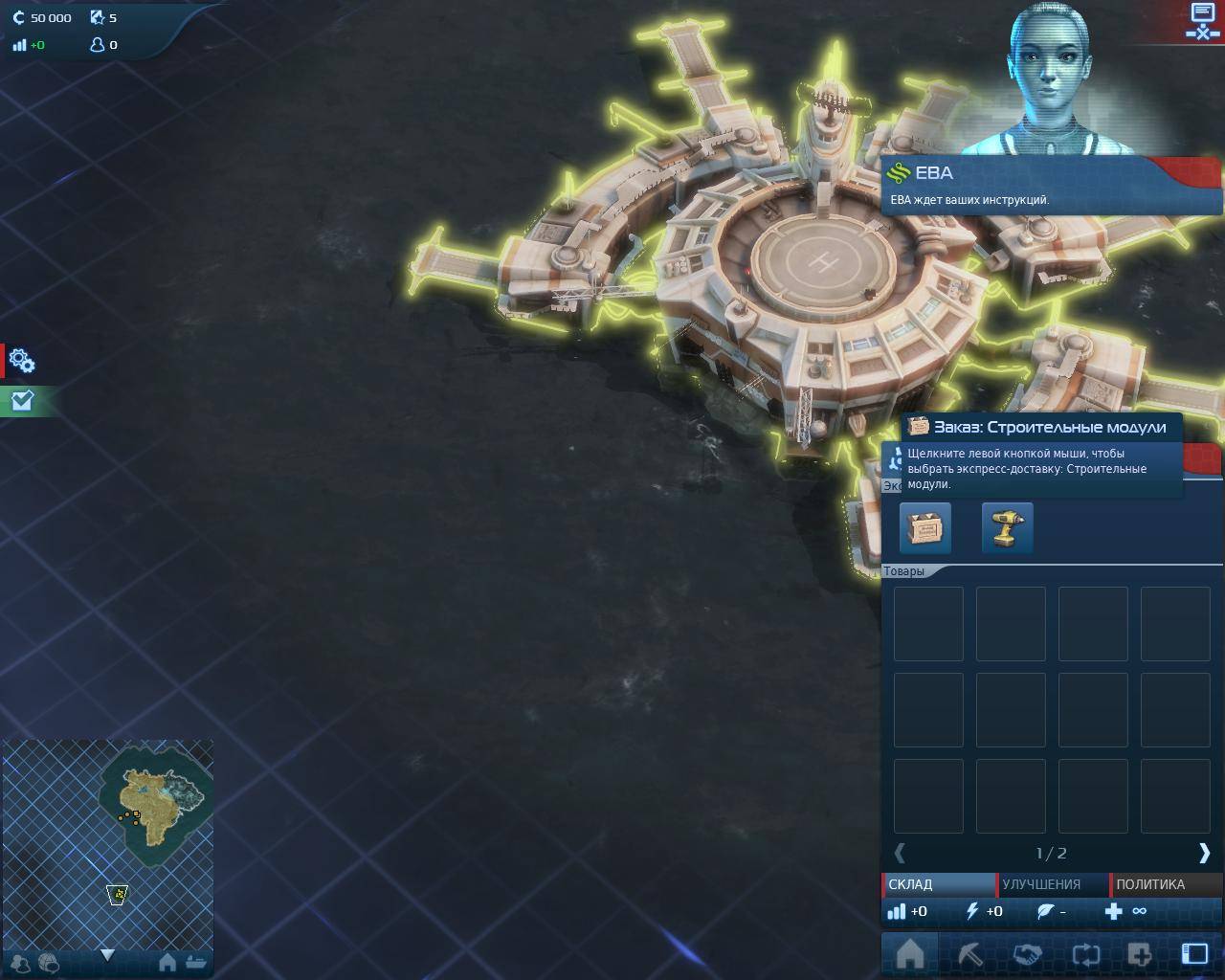The image size is (1225, 980).
Task: Go to next goods page arrow
Action: (1204, 853)
